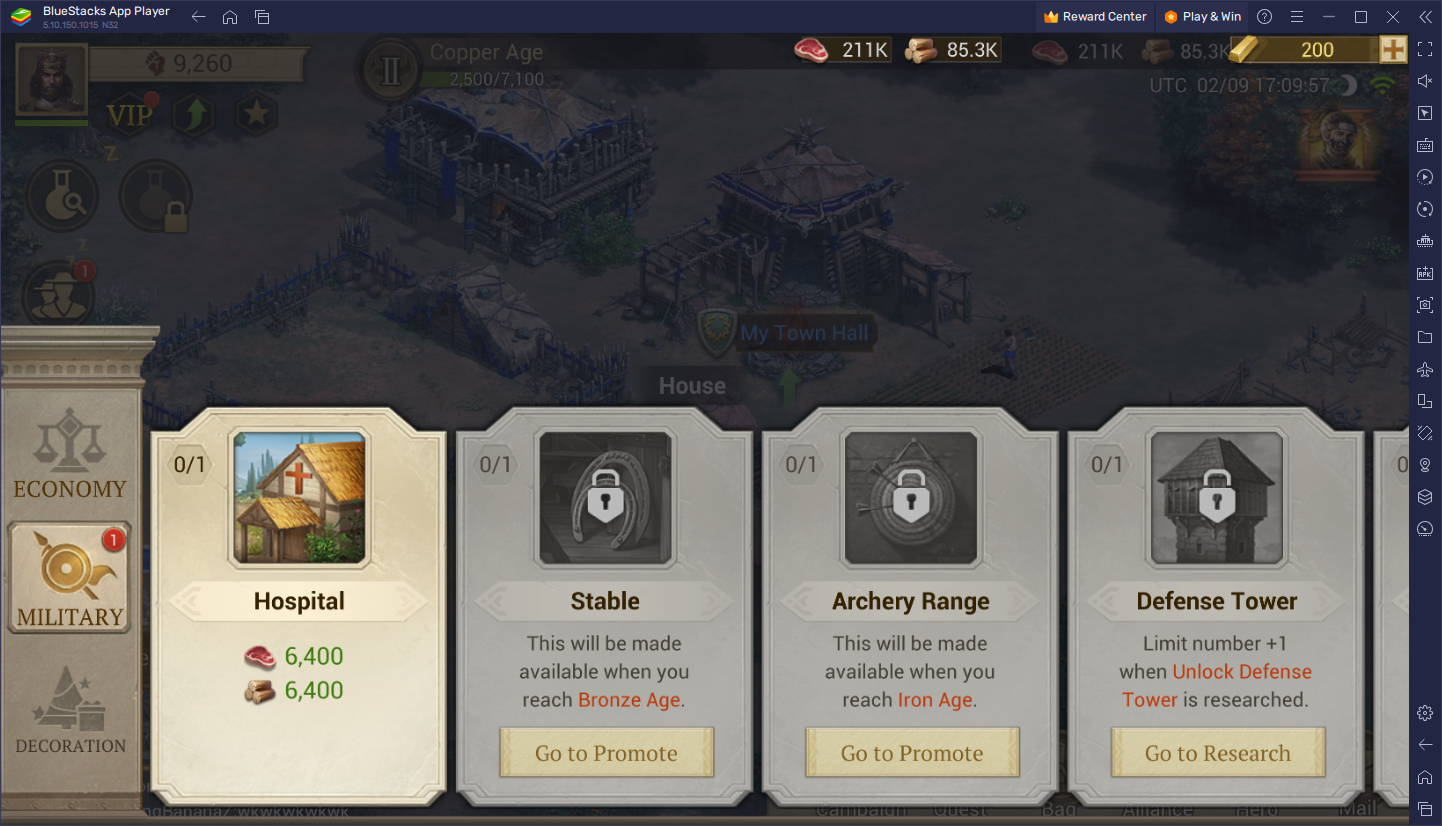
Task: Open the Install APK tool in BlueStacks sidebar
Action: 1425,273
